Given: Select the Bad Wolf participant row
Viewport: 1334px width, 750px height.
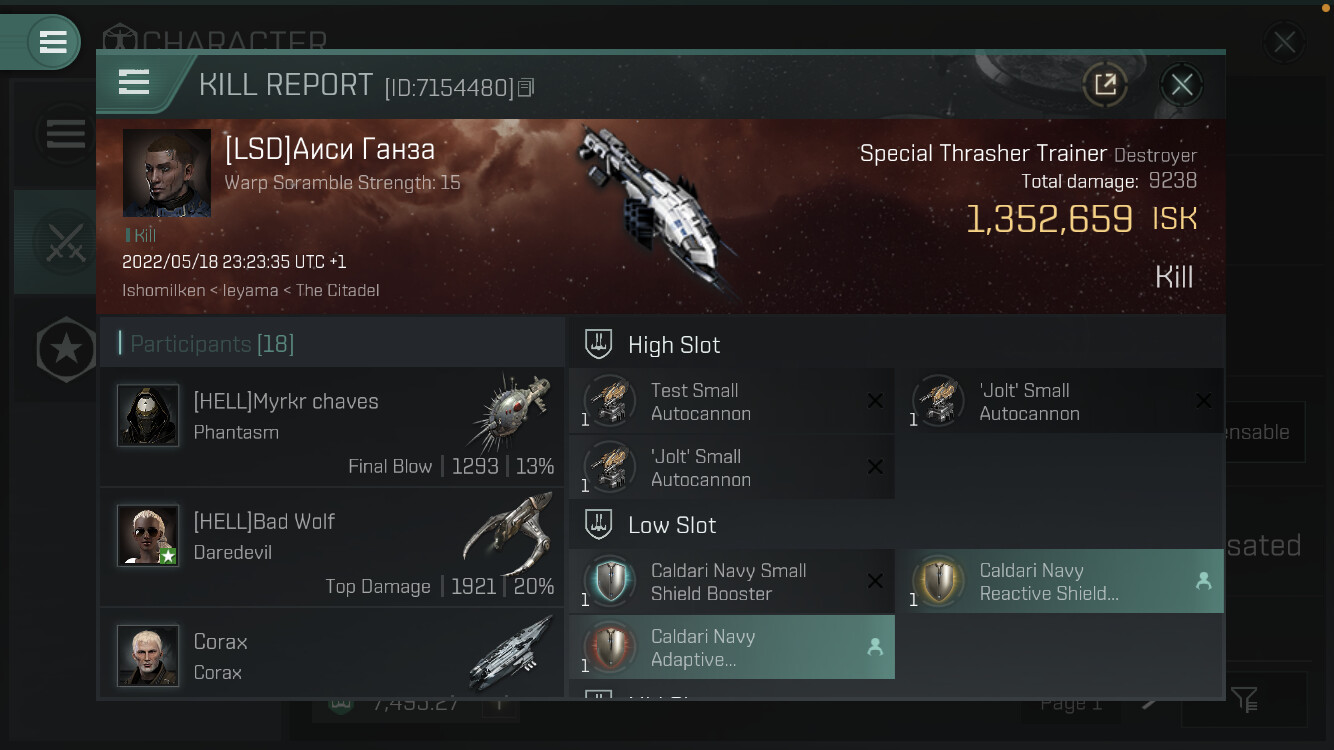Looking at the screenshot, I should click(x=332, y=548).
